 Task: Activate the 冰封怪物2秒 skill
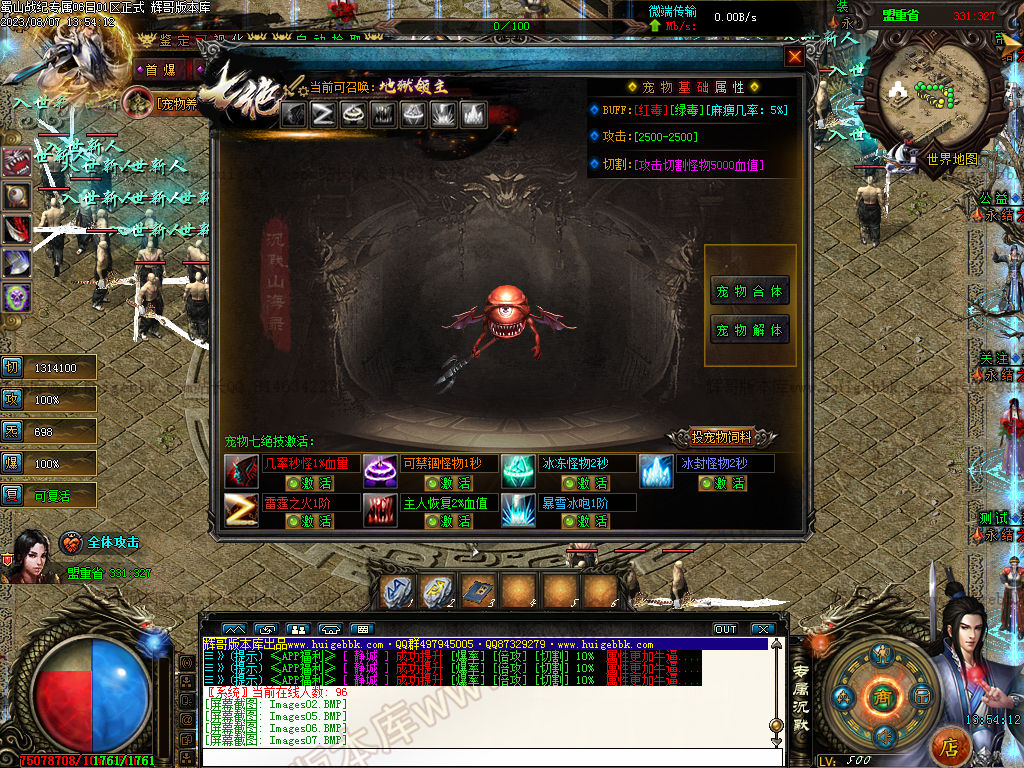[x=724, y=483]
